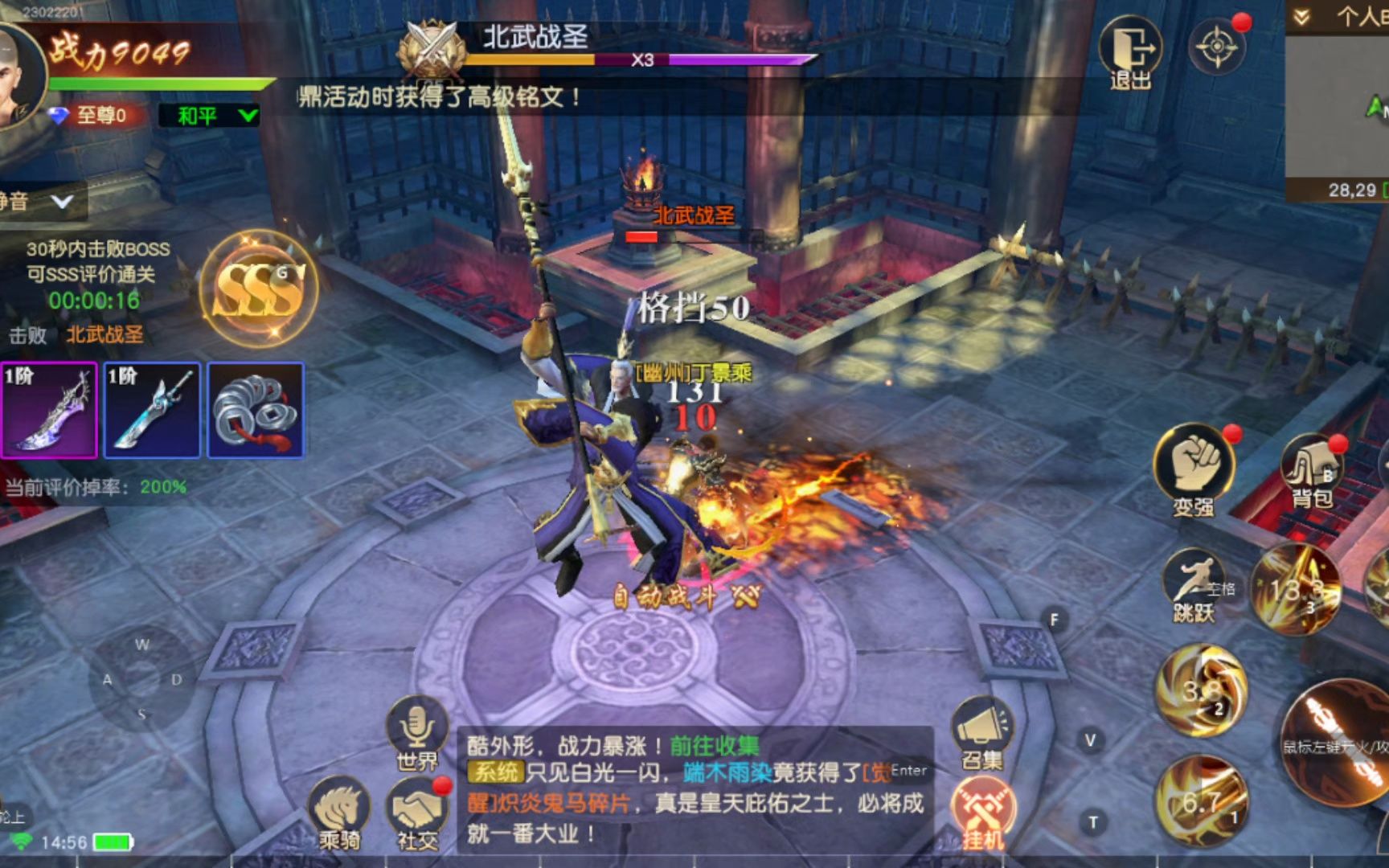
Task: Tap the 跳跃 jump button
Action: [1194, 585]
